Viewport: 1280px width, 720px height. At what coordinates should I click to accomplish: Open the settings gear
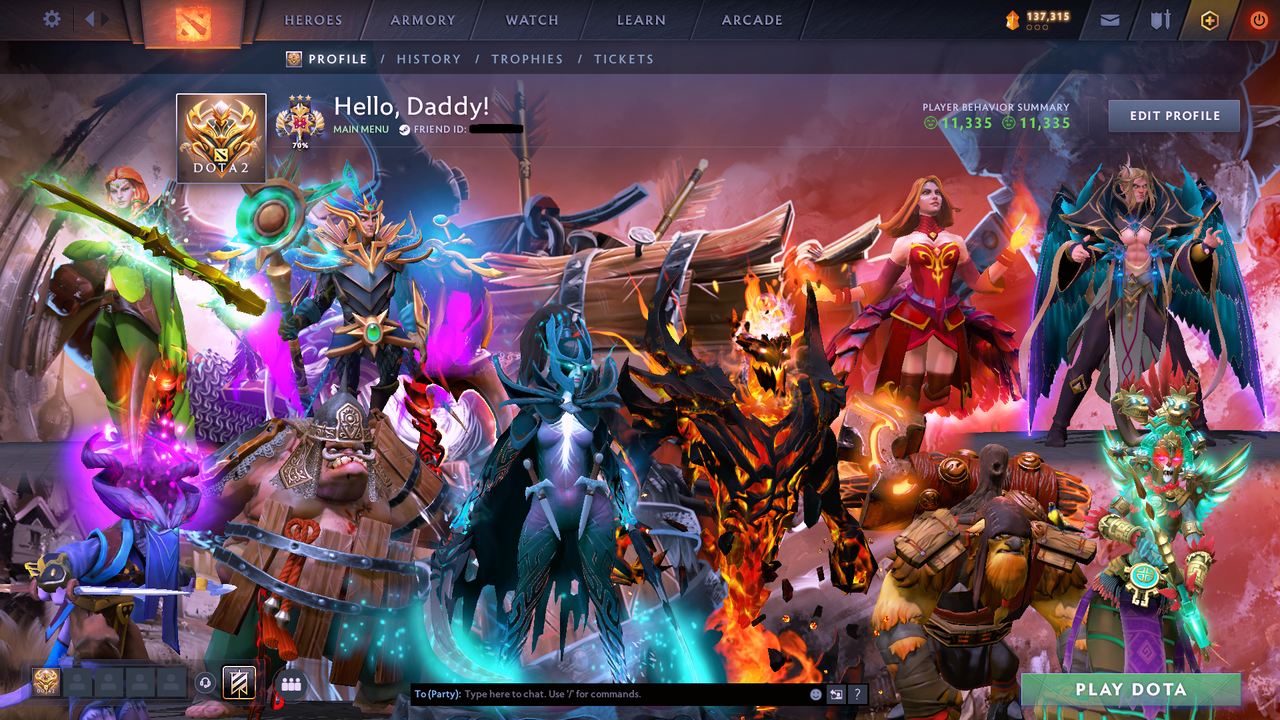click(x=52, y=19)
